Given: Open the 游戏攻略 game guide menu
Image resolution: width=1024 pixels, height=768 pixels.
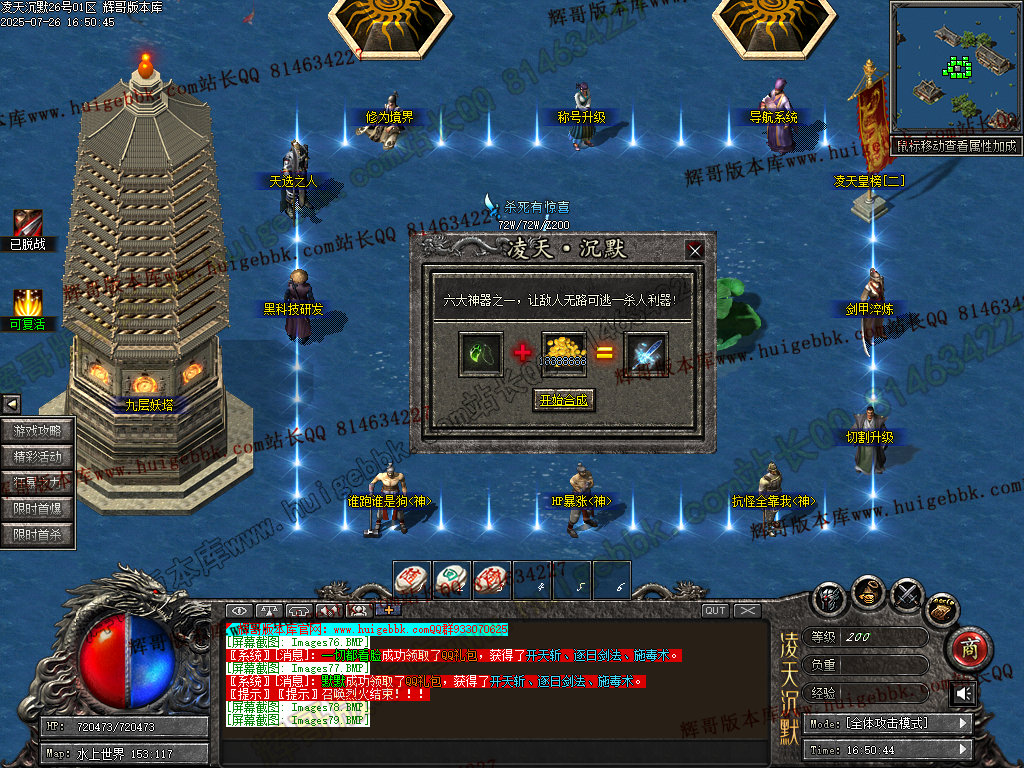Looking at the screenshot, I should tap(38, 431).
